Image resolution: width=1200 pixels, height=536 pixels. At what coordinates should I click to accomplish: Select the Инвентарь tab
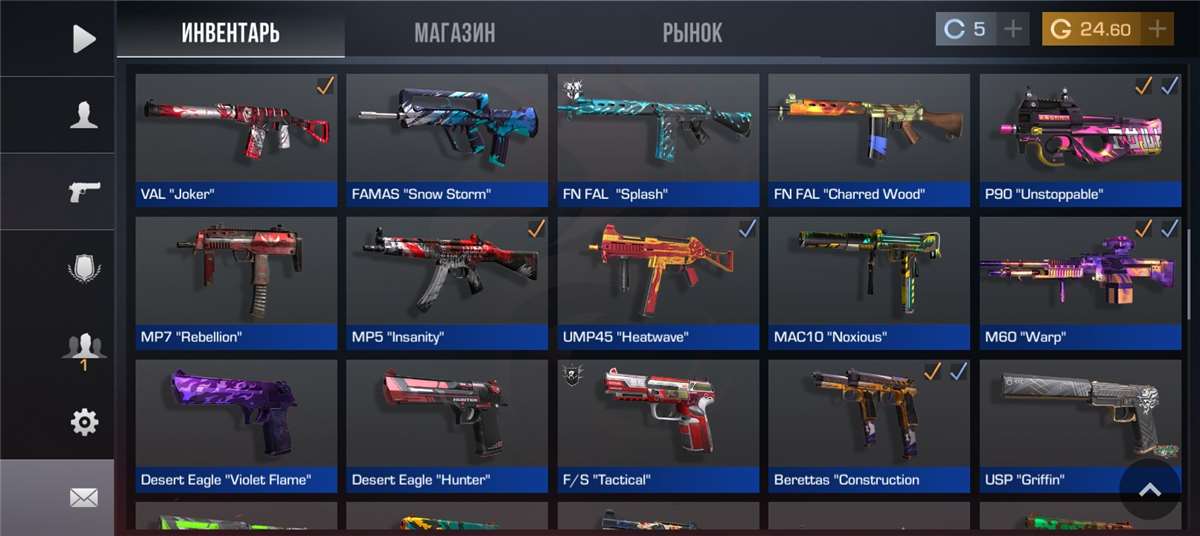pos(230,32)
